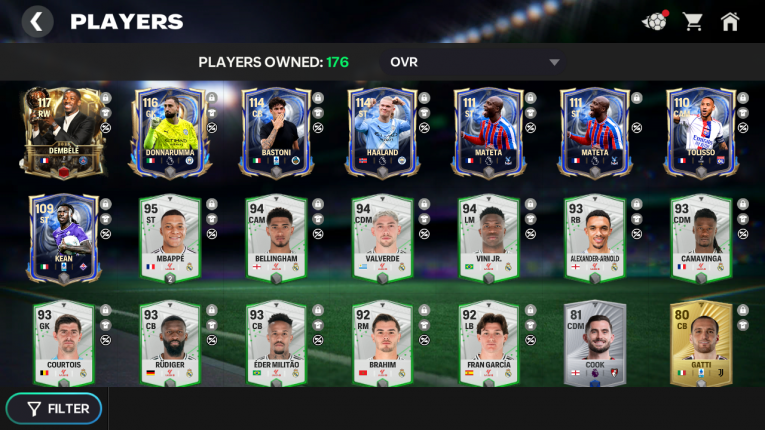
Task: Select the Donnarumma goalkeeper card
Action: click(x=167, y=131)
